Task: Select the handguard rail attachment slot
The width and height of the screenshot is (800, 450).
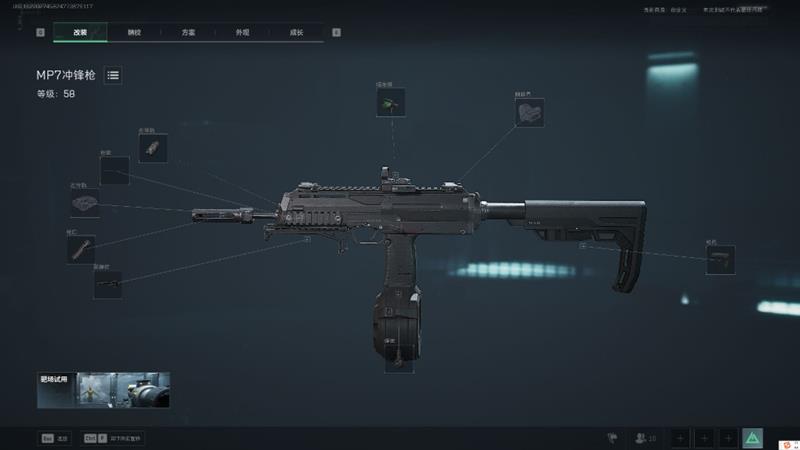Action: 85,205
